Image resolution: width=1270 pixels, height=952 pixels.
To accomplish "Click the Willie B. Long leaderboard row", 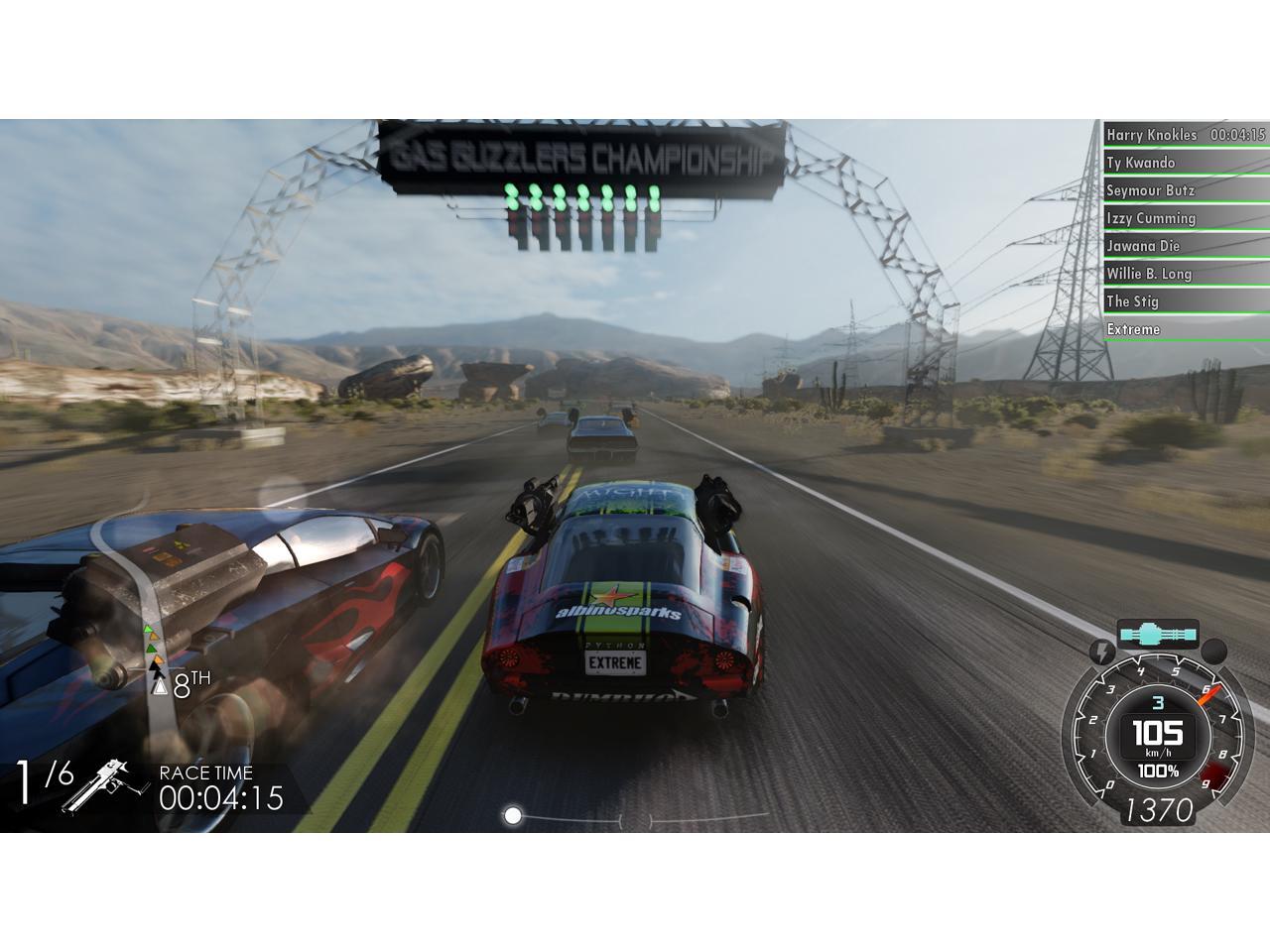I will pos(1185,274).
